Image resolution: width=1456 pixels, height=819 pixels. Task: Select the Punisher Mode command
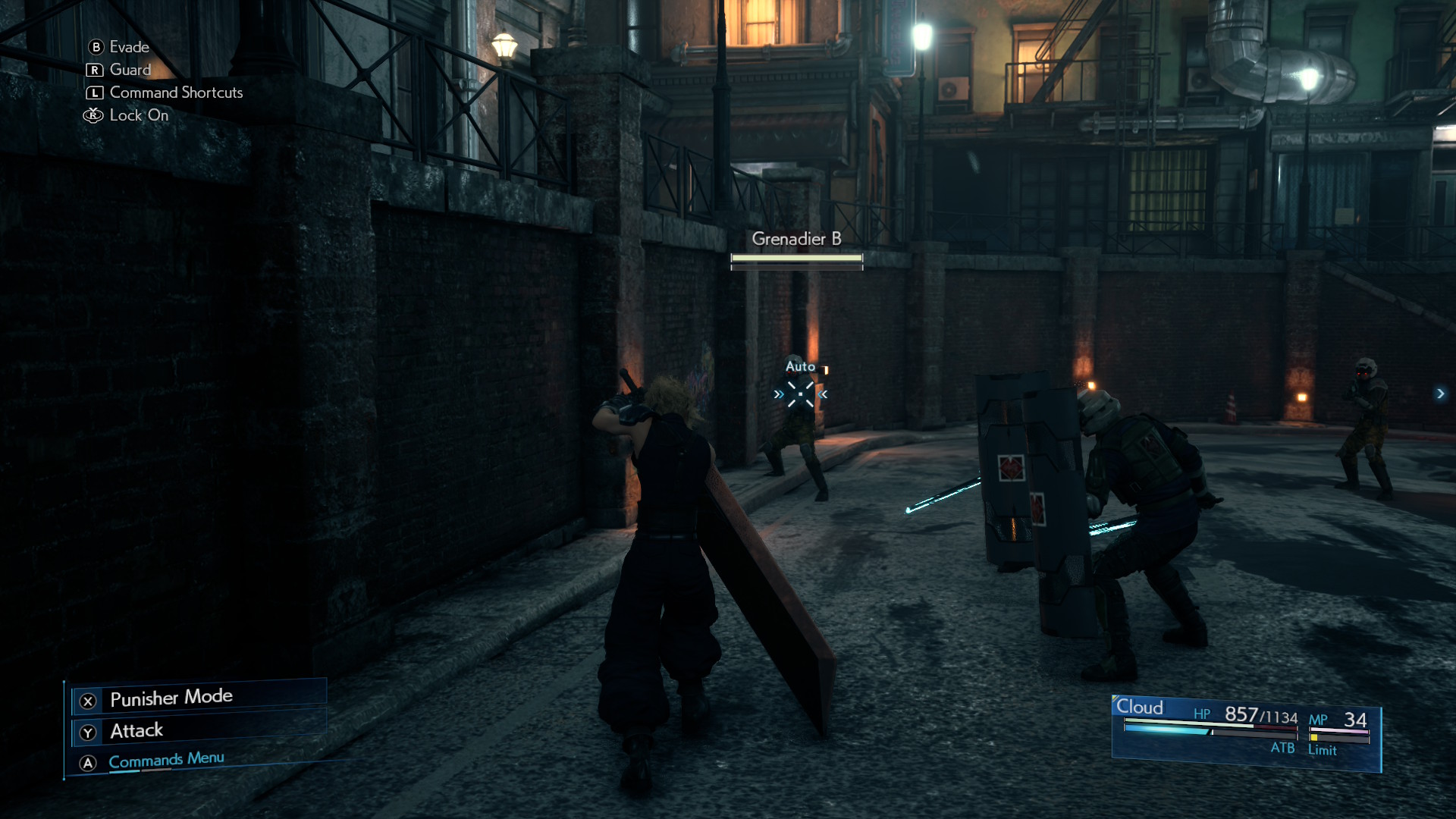point(171,698)
